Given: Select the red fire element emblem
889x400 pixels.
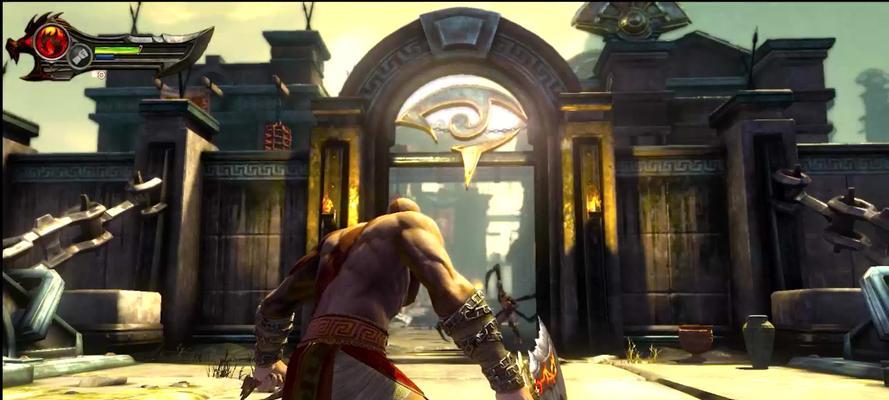Looking at the screenshot, I should [51, 41].
